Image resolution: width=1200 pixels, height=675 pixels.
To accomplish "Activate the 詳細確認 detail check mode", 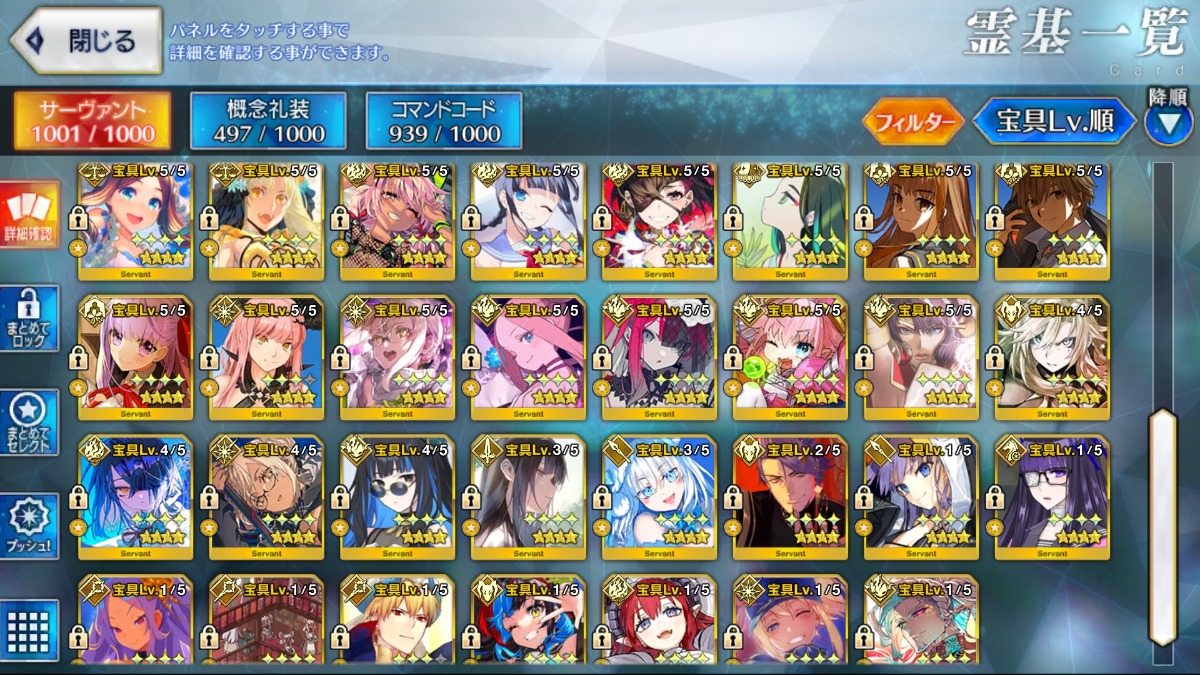I will coord(30,217).
